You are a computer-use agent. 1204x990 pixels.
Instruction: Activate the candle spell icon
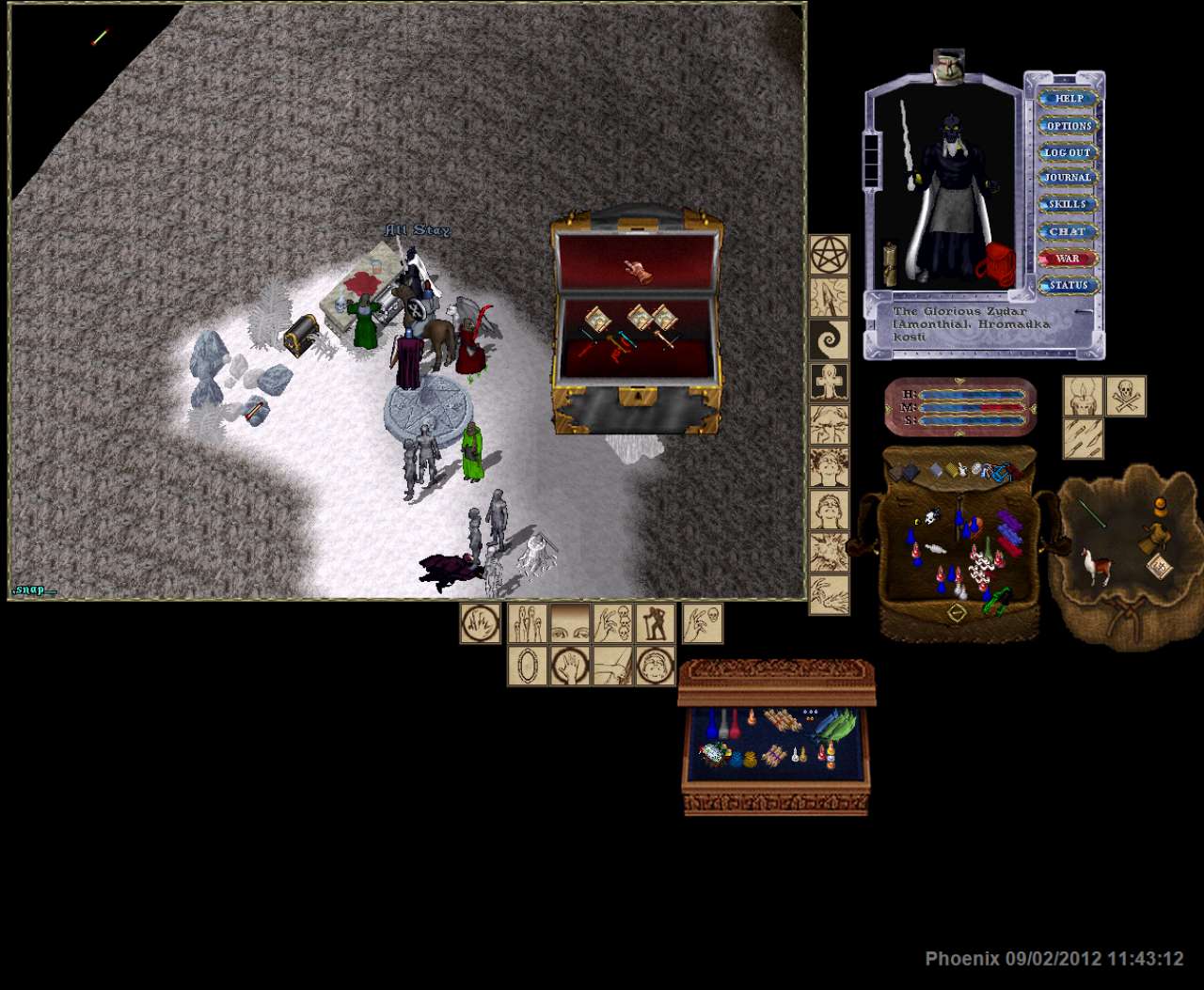tap(1083, 396)
